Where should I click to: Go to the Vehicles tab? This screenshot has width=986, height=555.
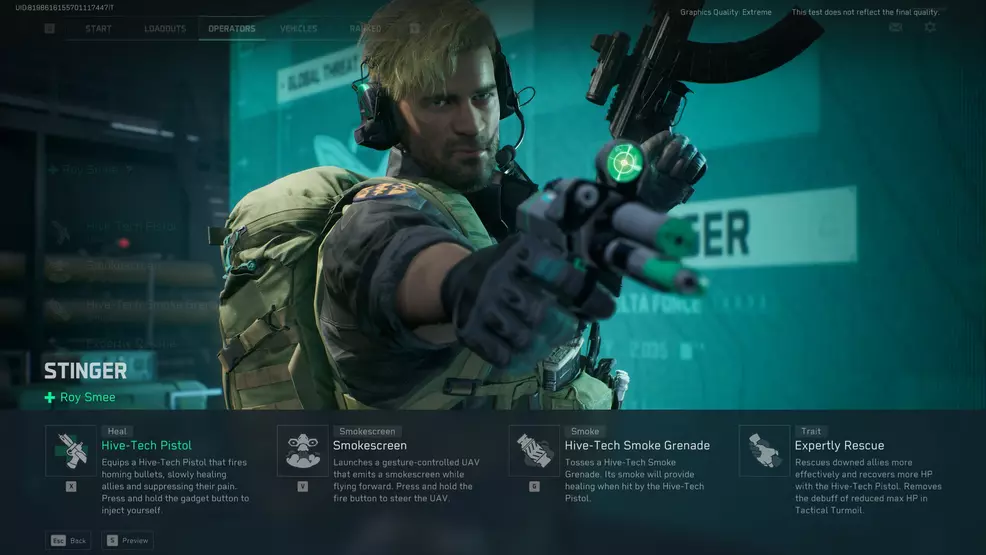[x=299, y=28]
